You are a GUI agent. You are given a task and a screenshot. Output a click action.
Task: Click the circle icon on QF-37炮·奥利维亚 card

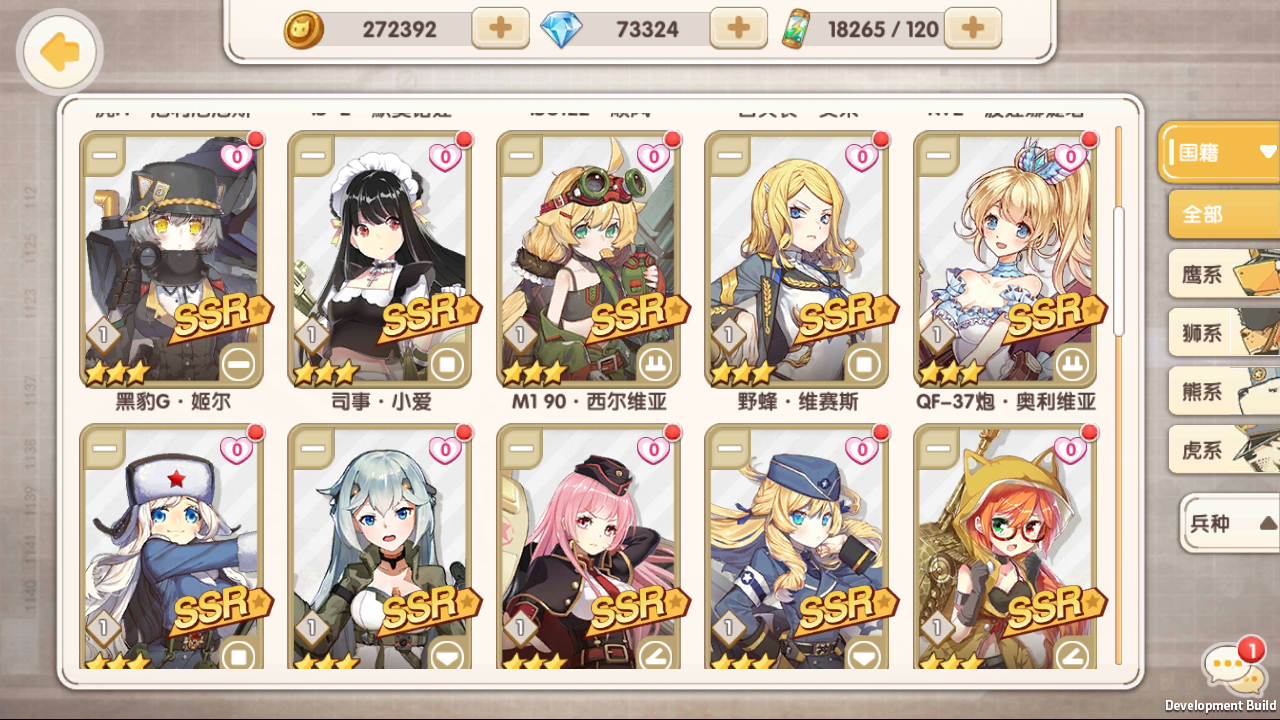(1071, 366)
